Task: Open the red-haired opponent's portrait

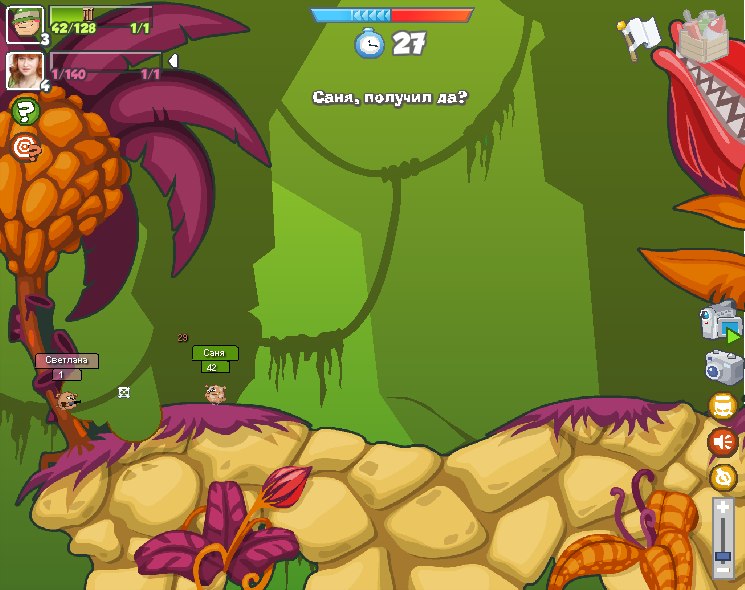Action: tap(23, 70)
